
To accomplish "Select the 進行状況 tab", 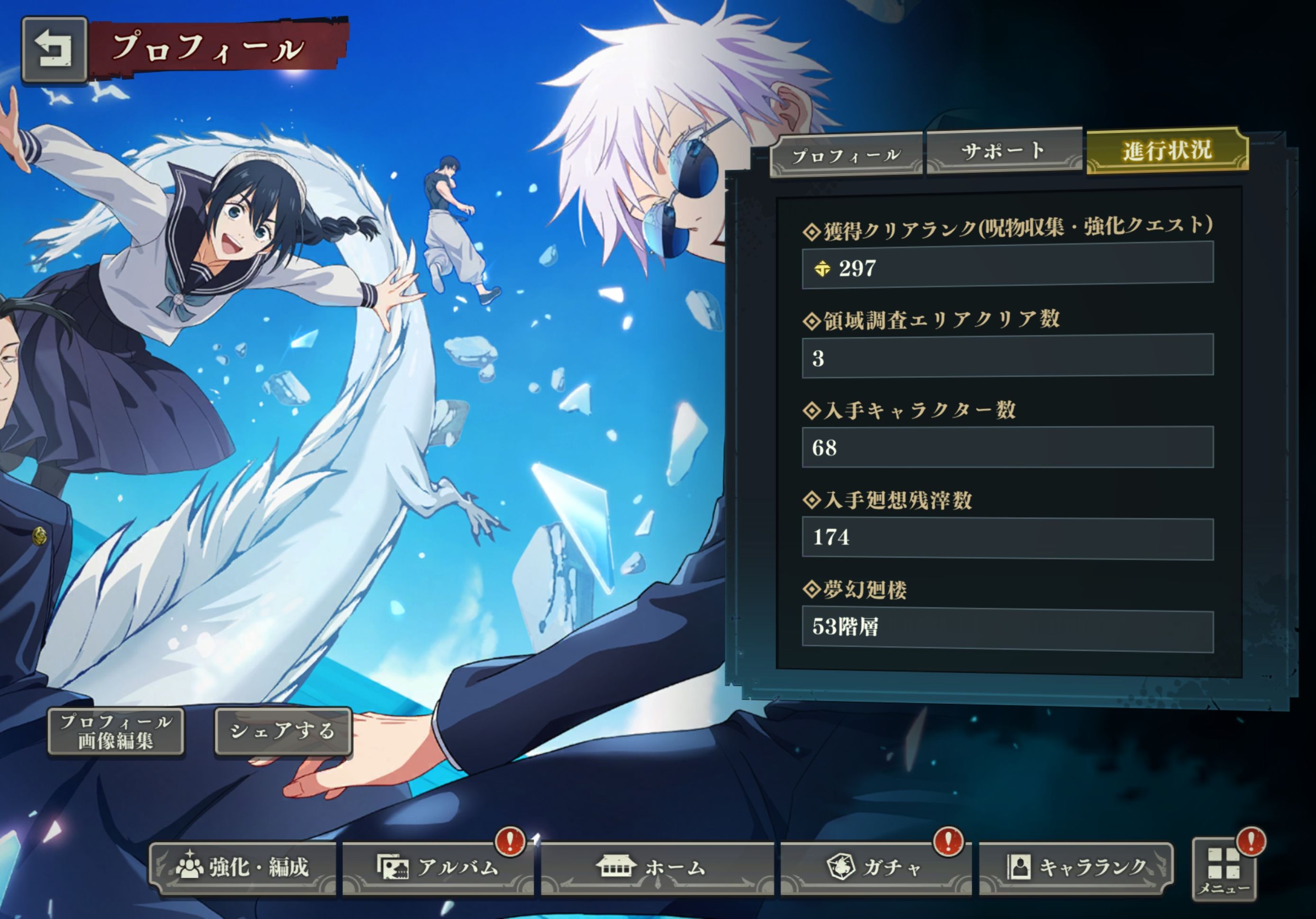I will click(x=1167, y=150).
